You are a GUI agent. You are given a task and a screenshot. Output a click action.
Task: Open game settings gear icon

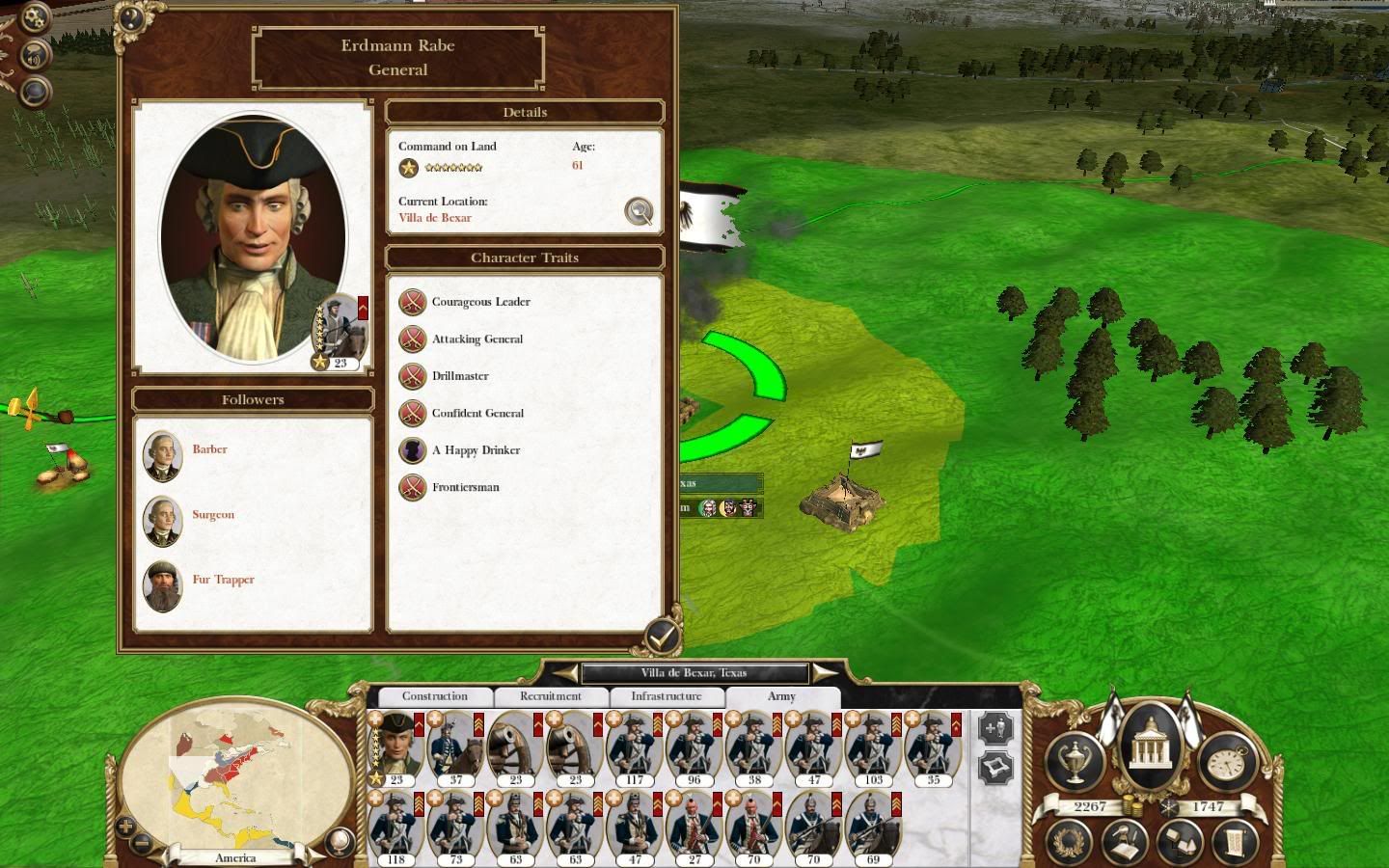pyautogui.click(x=35, y=17)
